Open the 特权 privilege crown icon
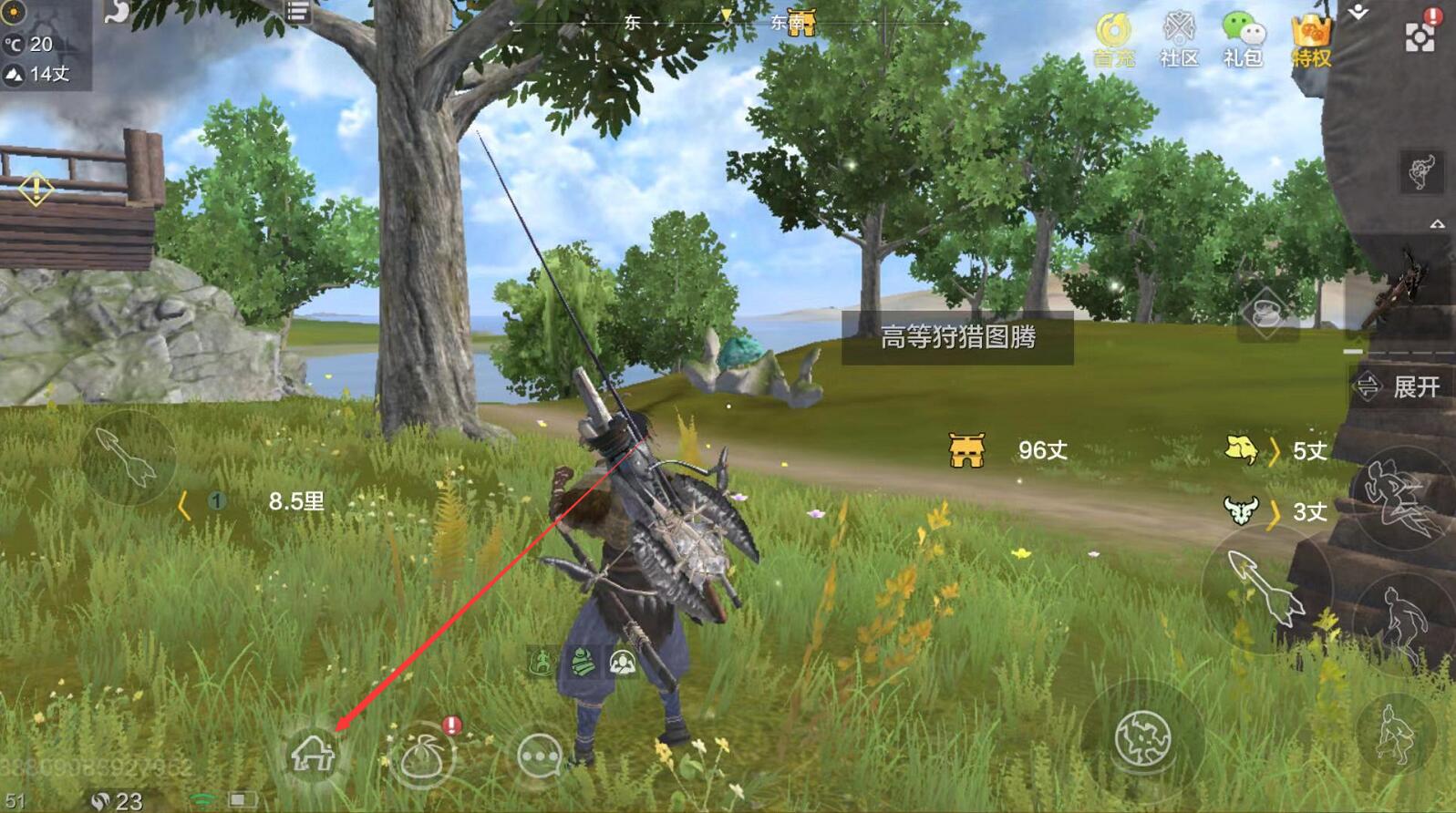Screen dimensions: 1456x813 (1311, 40)
